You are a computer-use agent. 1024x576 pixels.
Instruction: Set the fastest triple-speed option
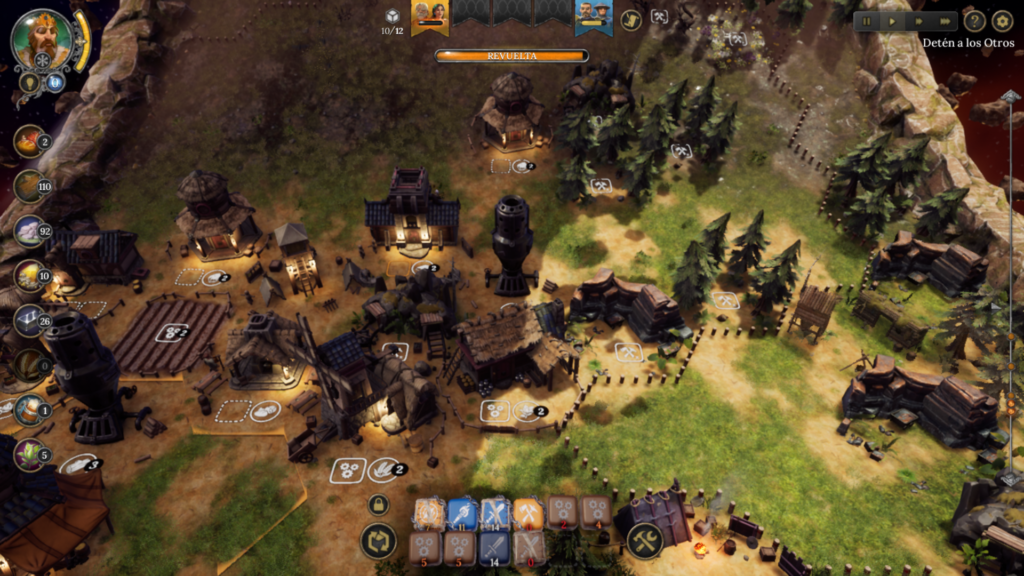[944, 21]
